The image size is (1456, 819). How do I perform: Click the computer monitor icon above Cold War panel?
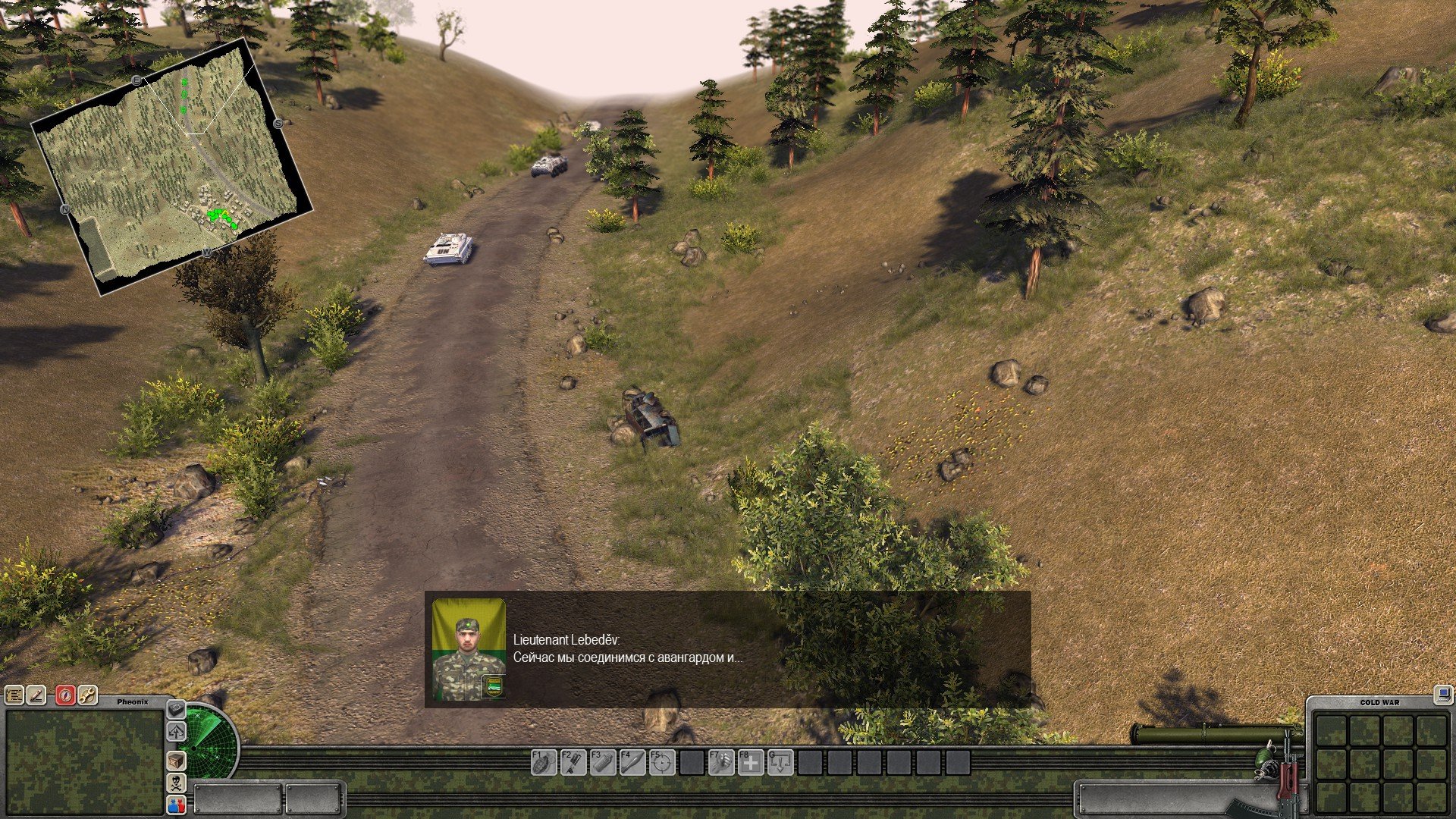[x=1442, y=694]
